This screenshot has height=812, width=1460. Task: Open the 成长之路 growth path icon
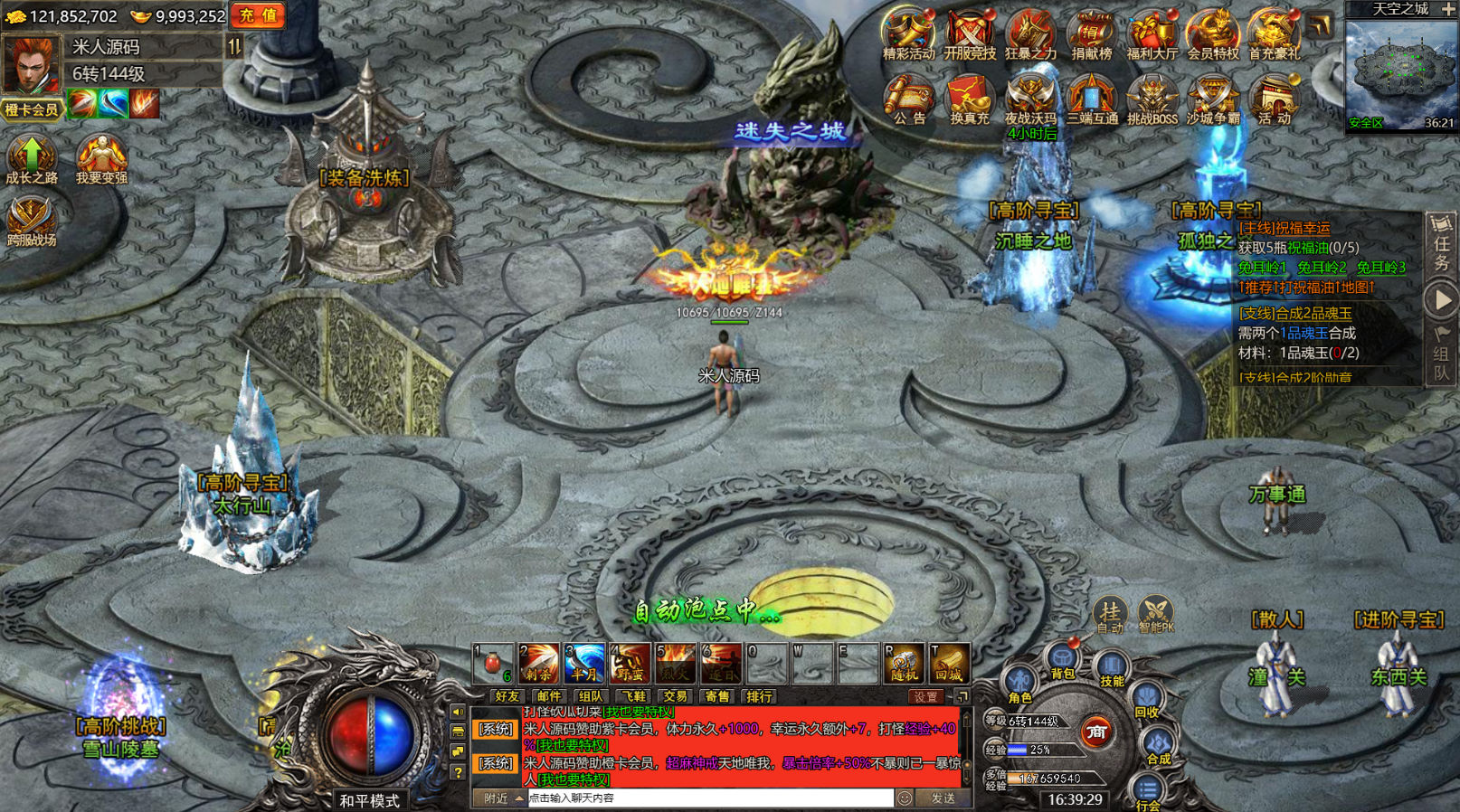[32, 160]
